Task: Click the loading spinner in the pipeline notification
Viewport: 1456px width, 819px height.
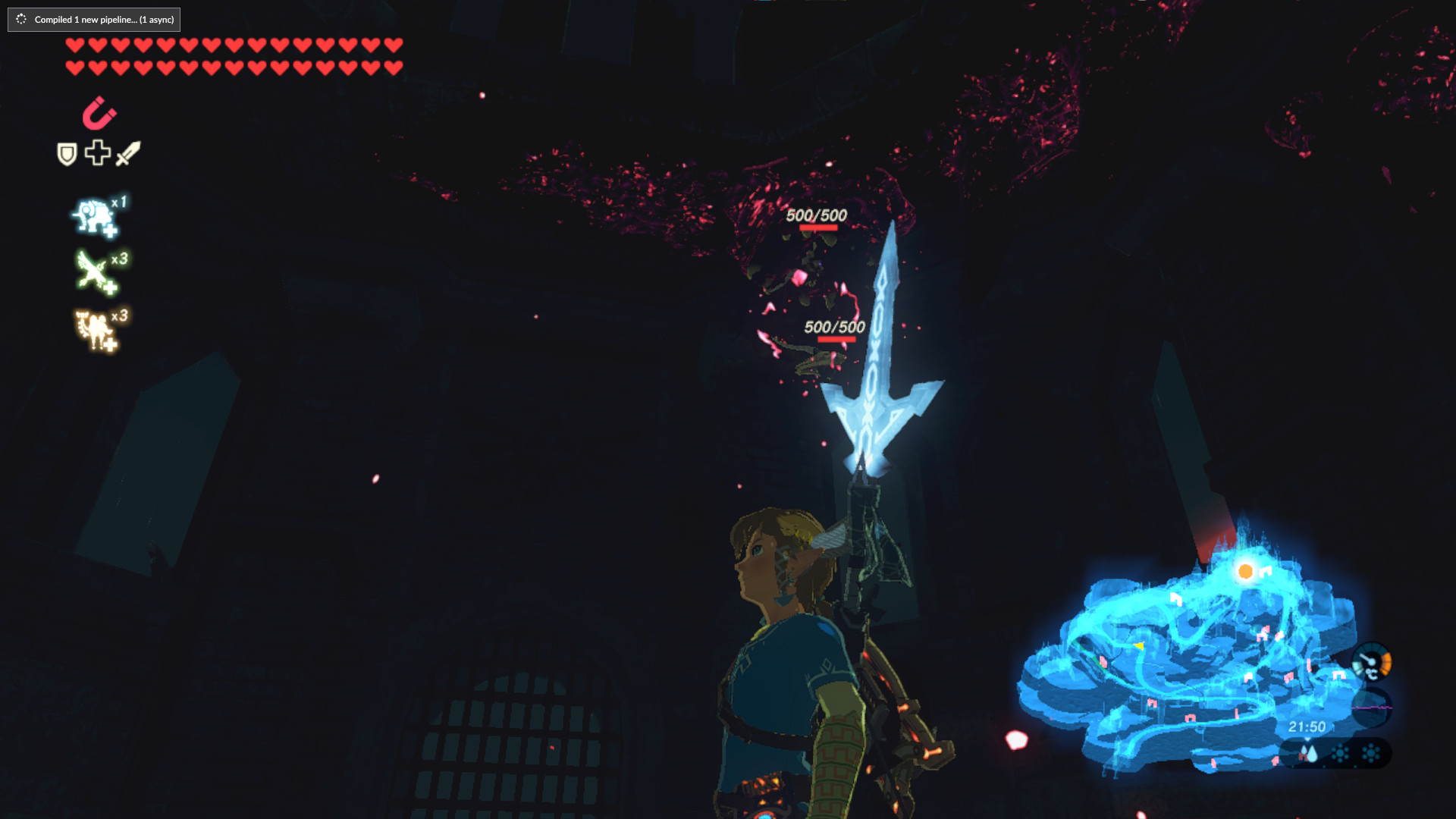Action: [x=20, y=20]
